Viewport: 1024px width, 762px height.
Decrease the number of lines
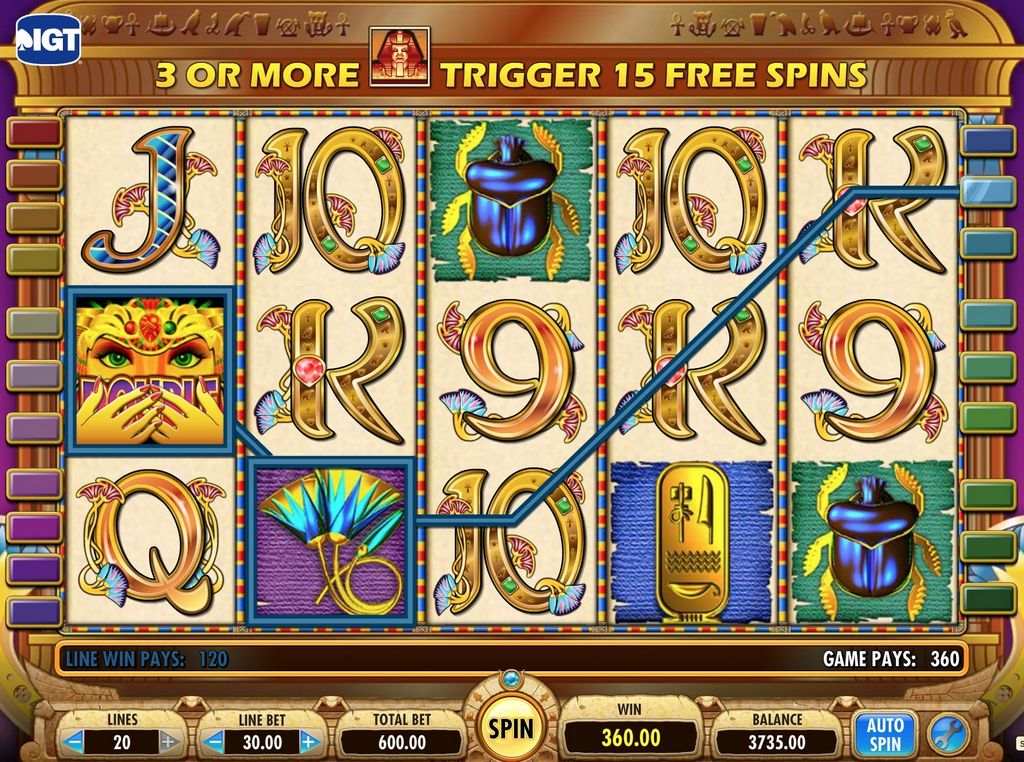[74, 742]
